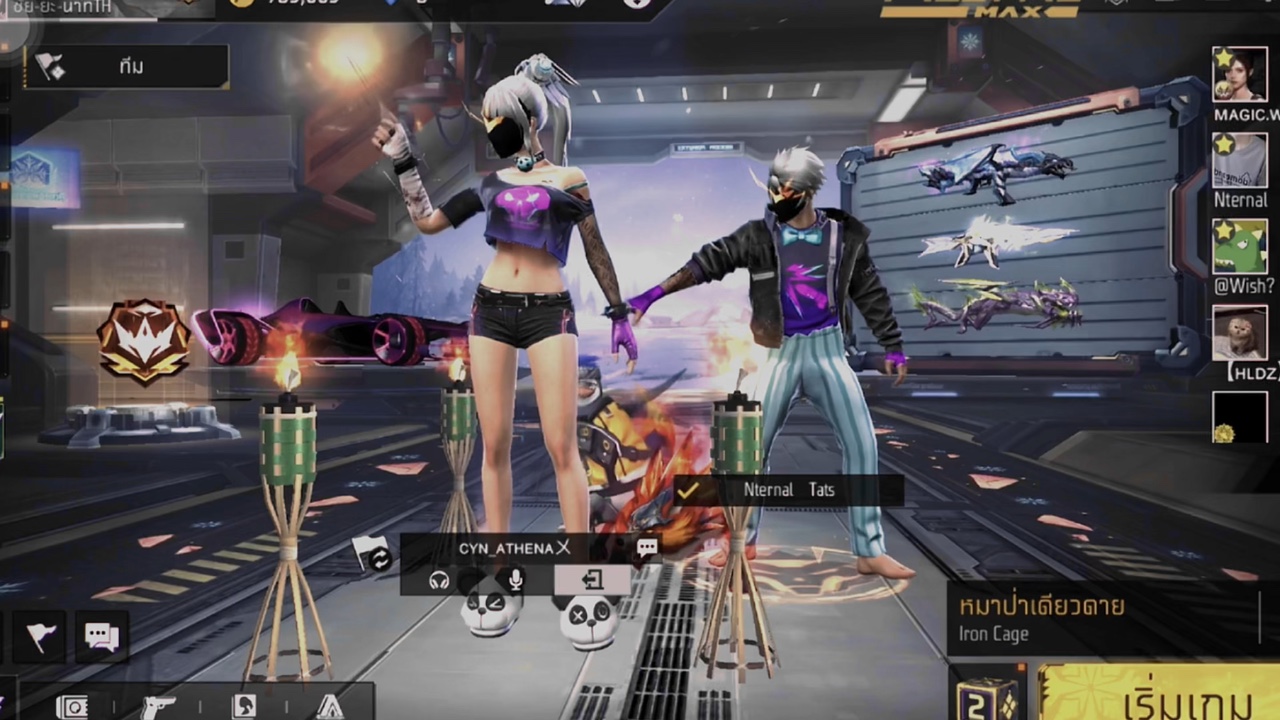Leave the squad using the exit door button
Viewport: 1280px width, 720px height.
[x=592, y=579]
